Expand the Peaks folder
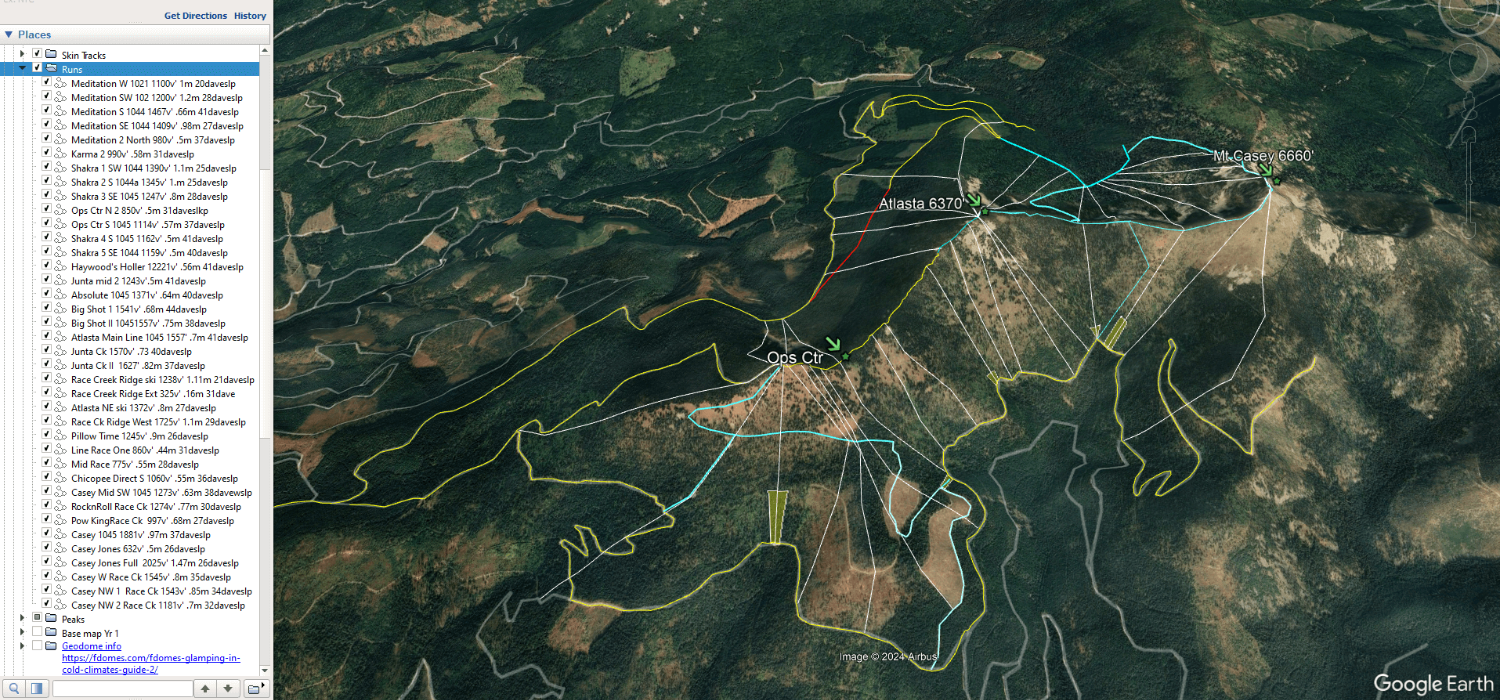The image size is (1500, 700). click(22, 619)
